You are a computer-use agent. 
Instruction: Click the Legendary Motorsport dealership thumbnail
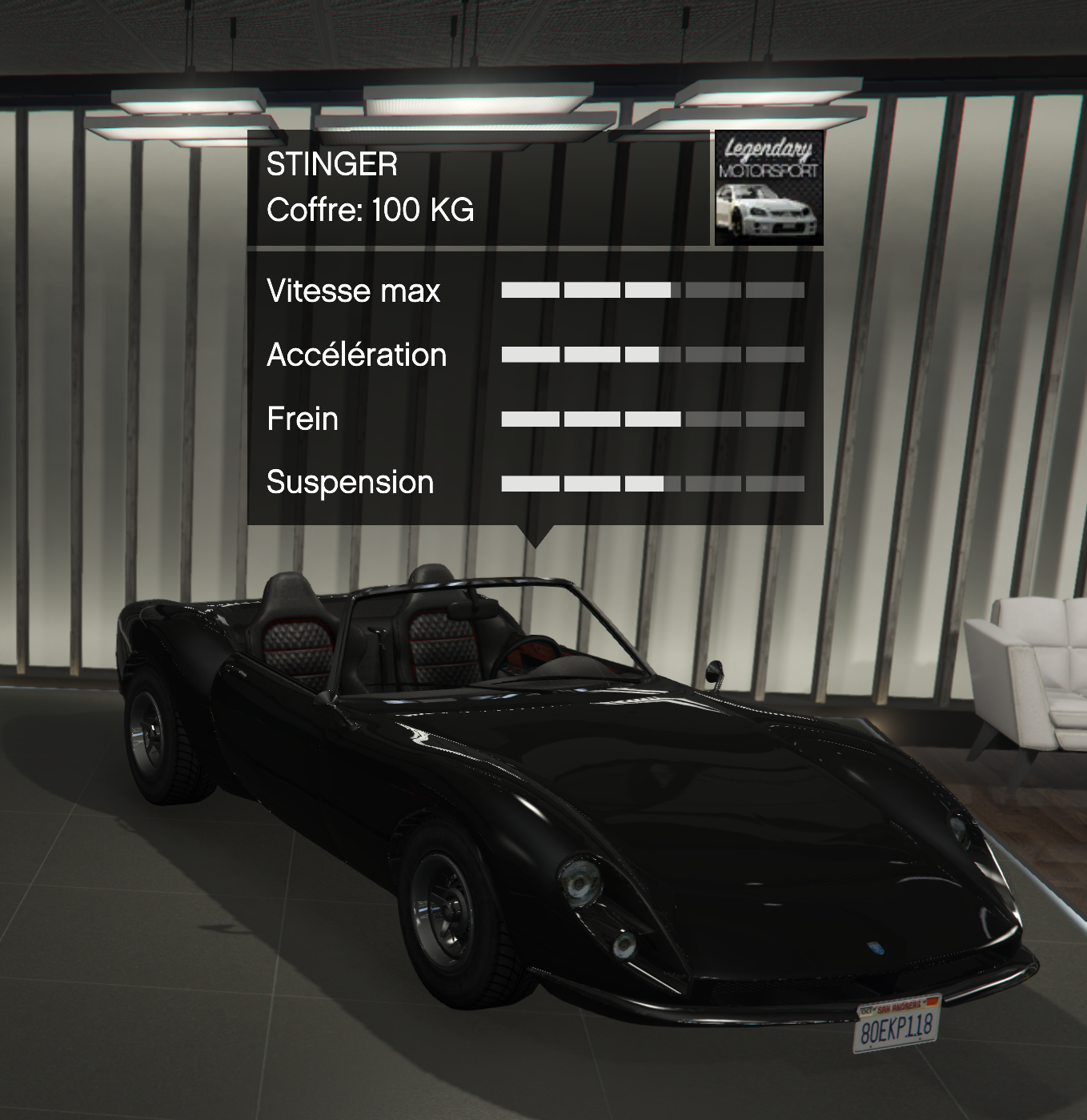pos(768,189)
